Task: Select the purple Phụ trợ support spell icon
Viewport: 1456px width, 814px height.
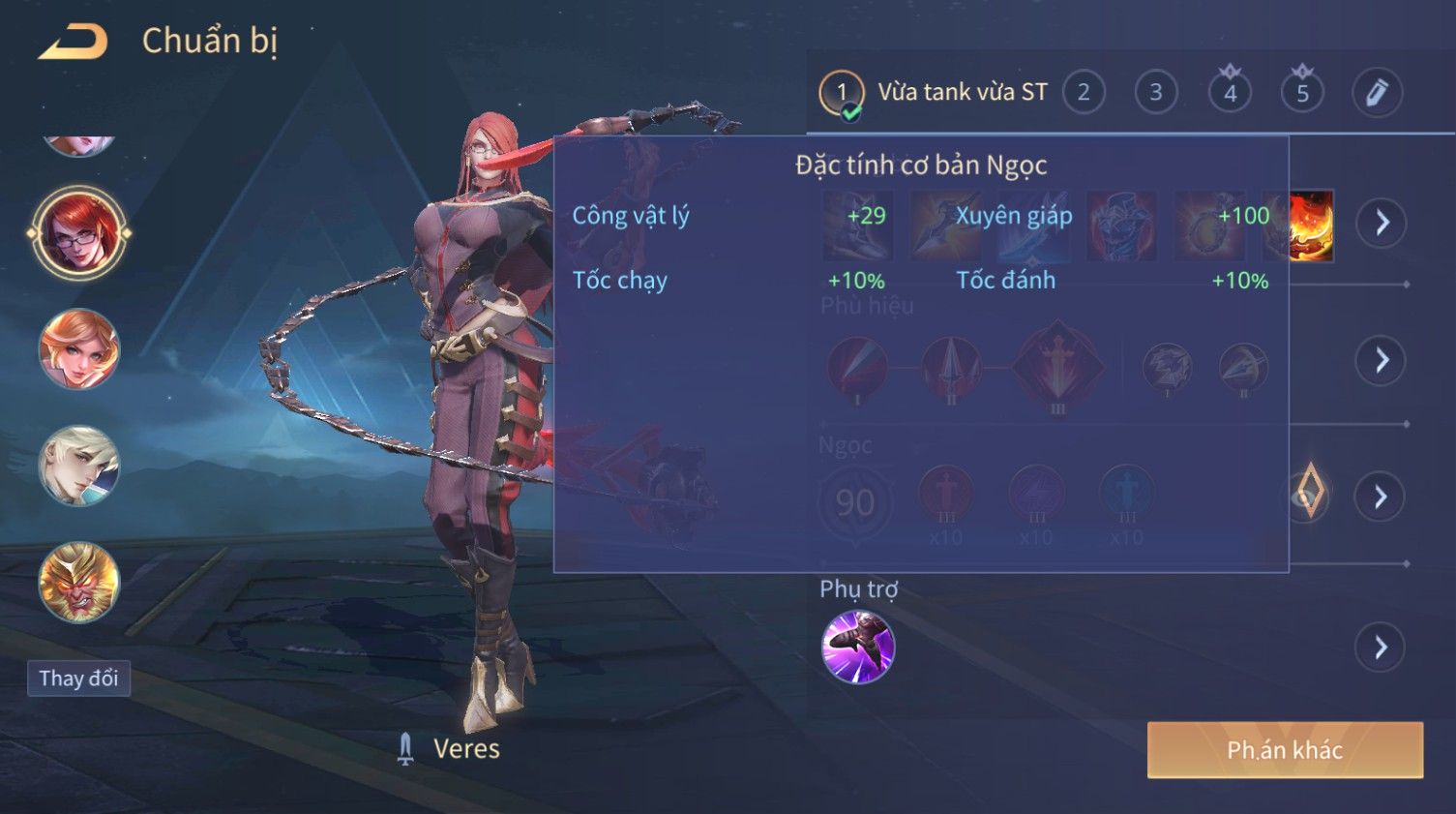Action: point(857,648)
